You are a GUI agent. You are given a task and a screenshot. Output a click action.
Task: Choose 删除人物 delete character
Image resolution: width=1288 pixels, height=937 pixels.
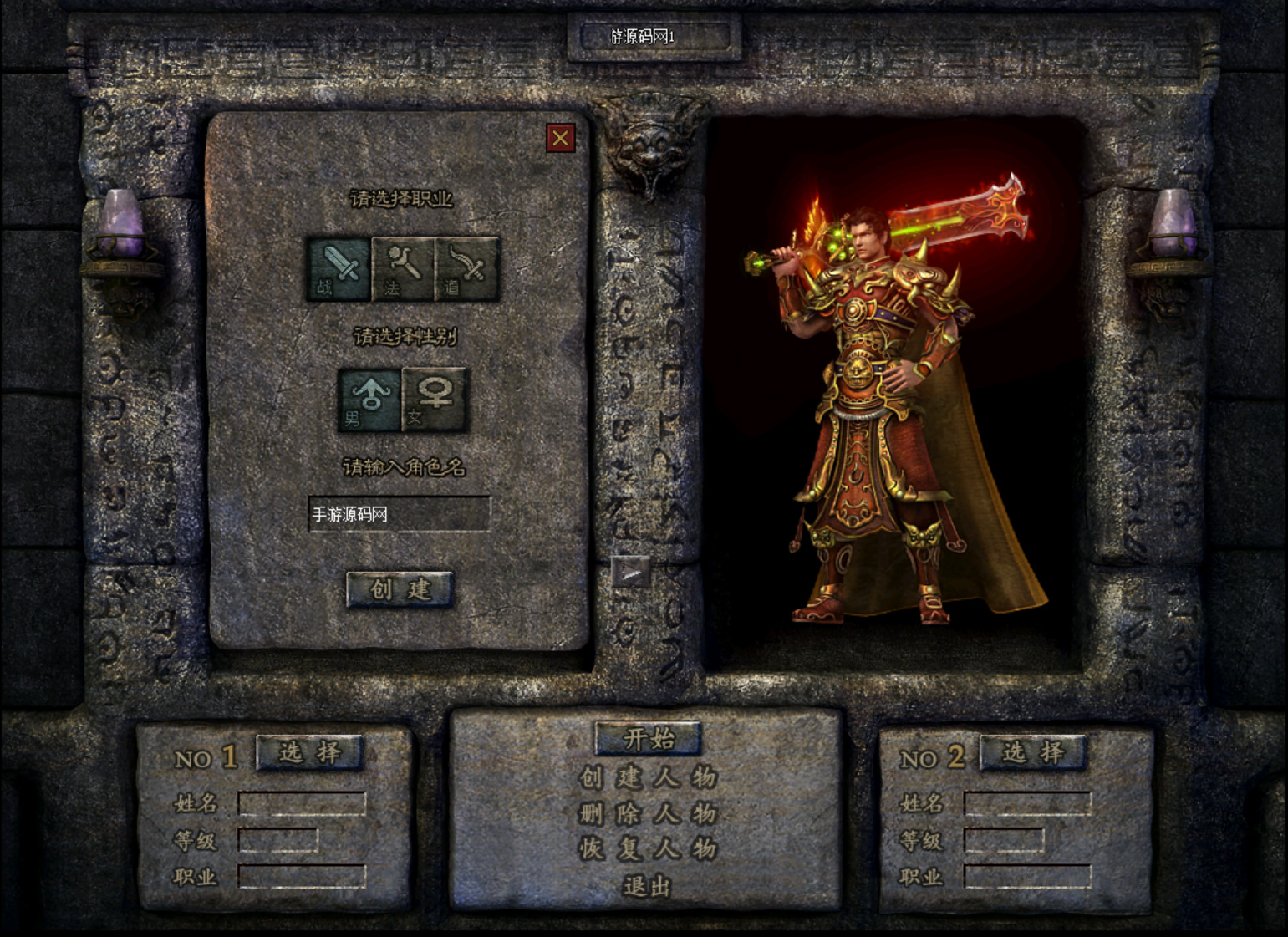(x=648, y=813)
